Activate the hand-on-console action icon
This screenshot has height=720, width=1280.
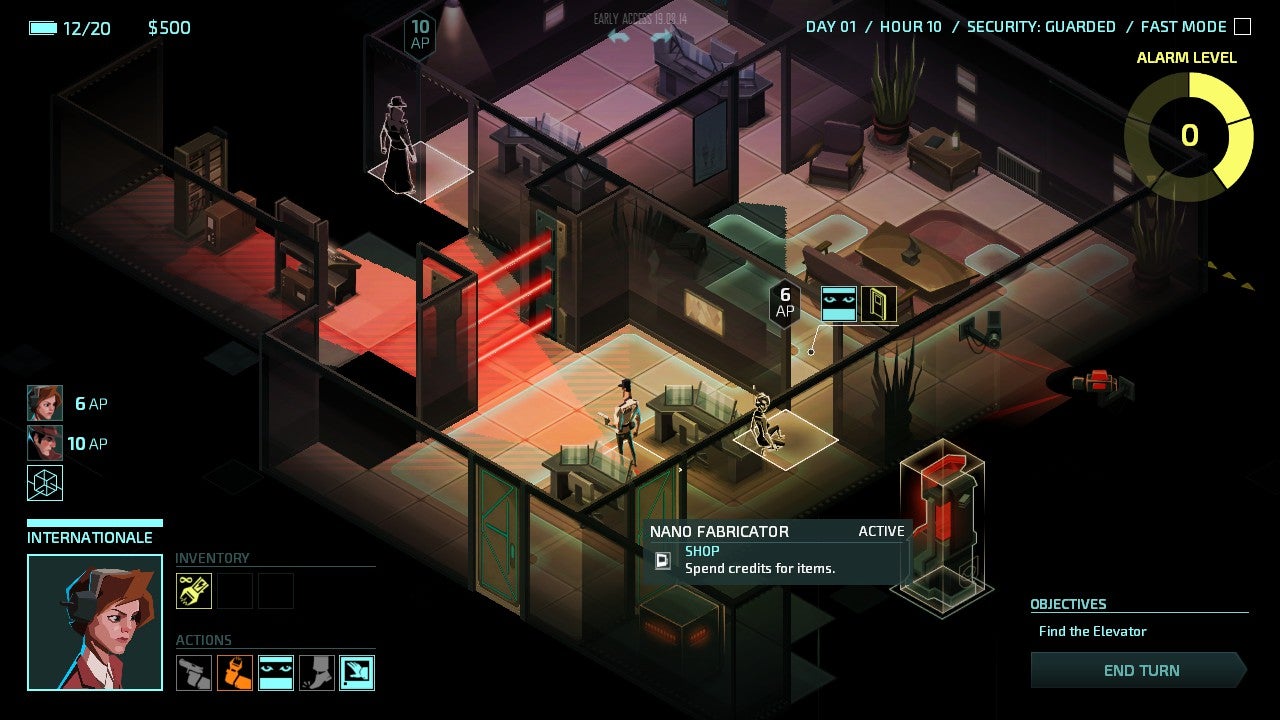pos(357,673)
